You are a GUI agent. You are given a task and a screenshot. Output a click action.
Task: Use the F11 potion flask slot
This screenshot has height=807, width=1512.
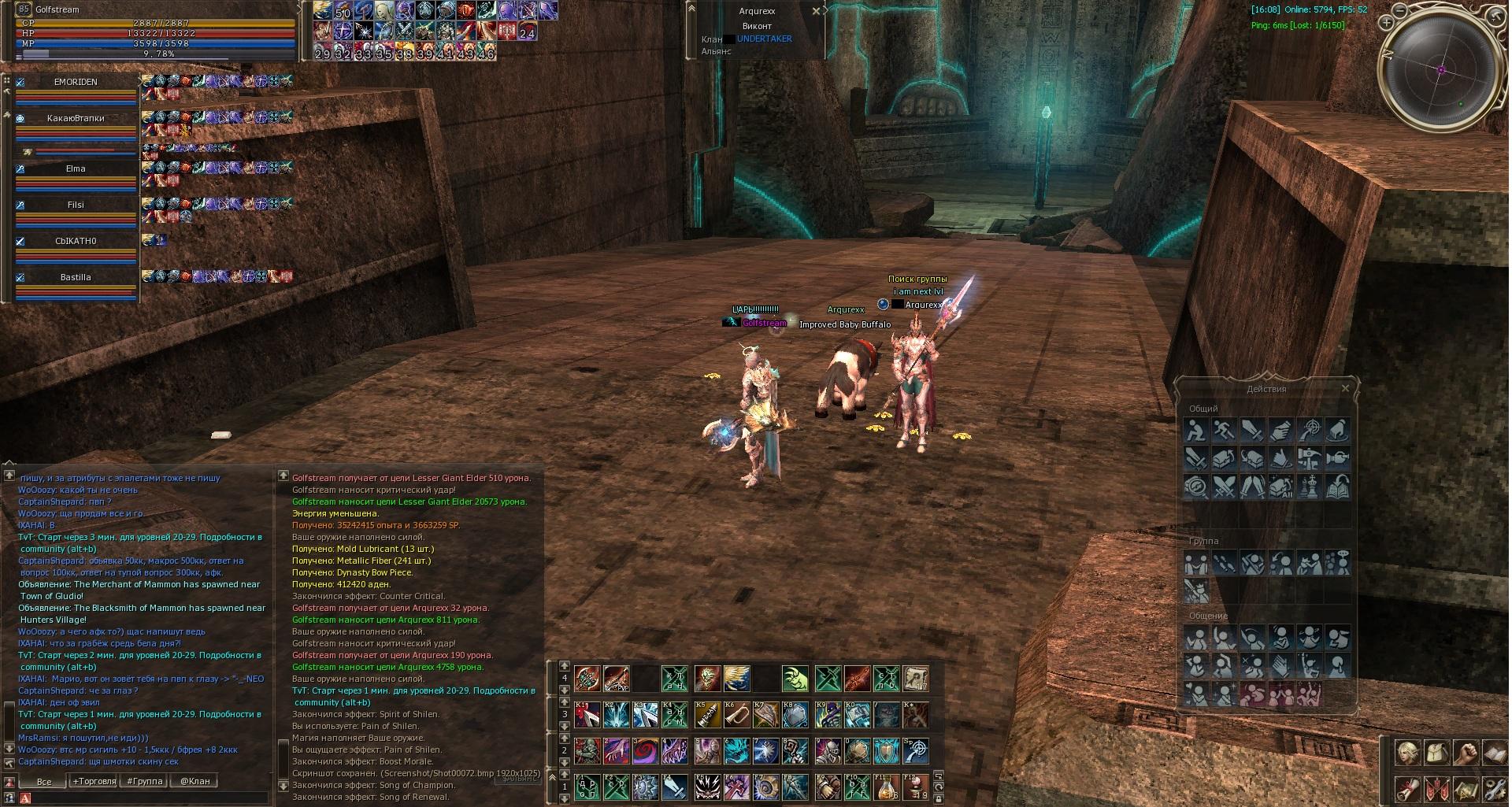(886, 787)
